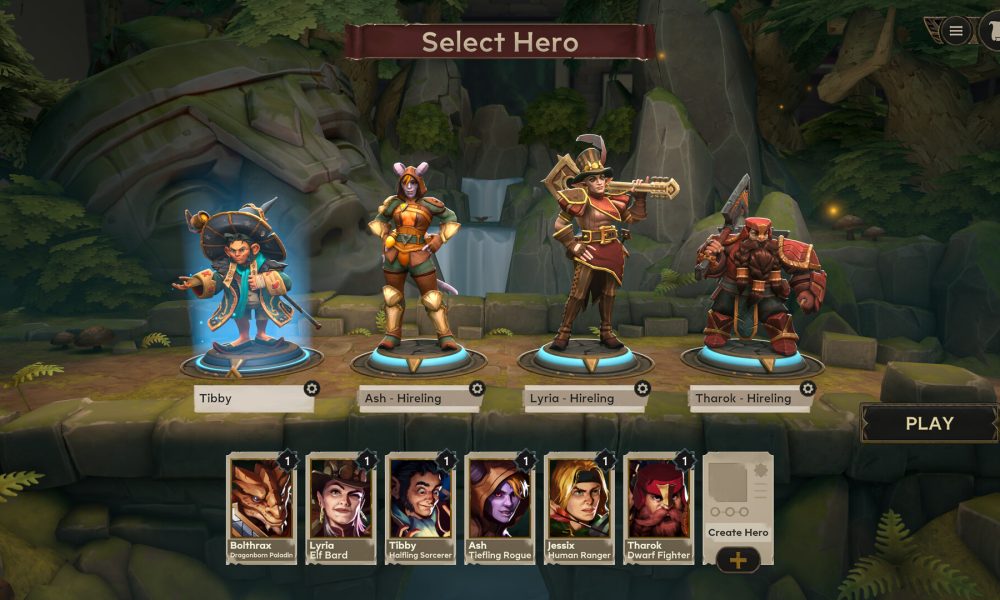Start the game with the PLAY button

coord(929,423)
